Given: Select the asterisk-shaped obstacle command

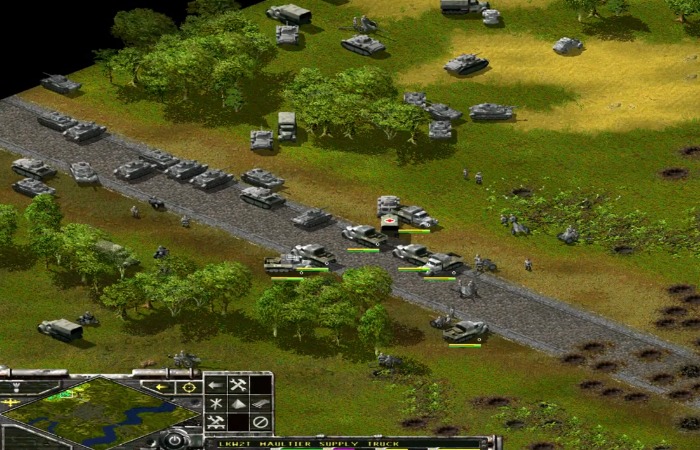Looking at the screenshot, I should [215, 403].
